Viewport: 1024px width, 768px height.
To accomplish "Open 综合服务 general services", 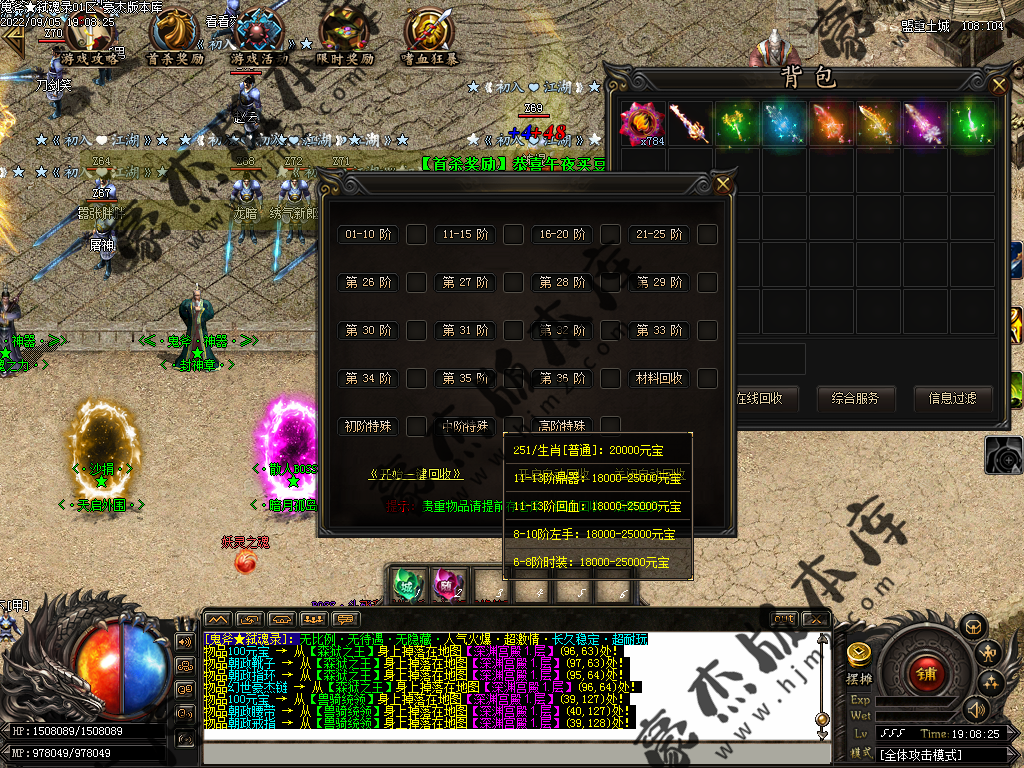I will tap(855, 398).
